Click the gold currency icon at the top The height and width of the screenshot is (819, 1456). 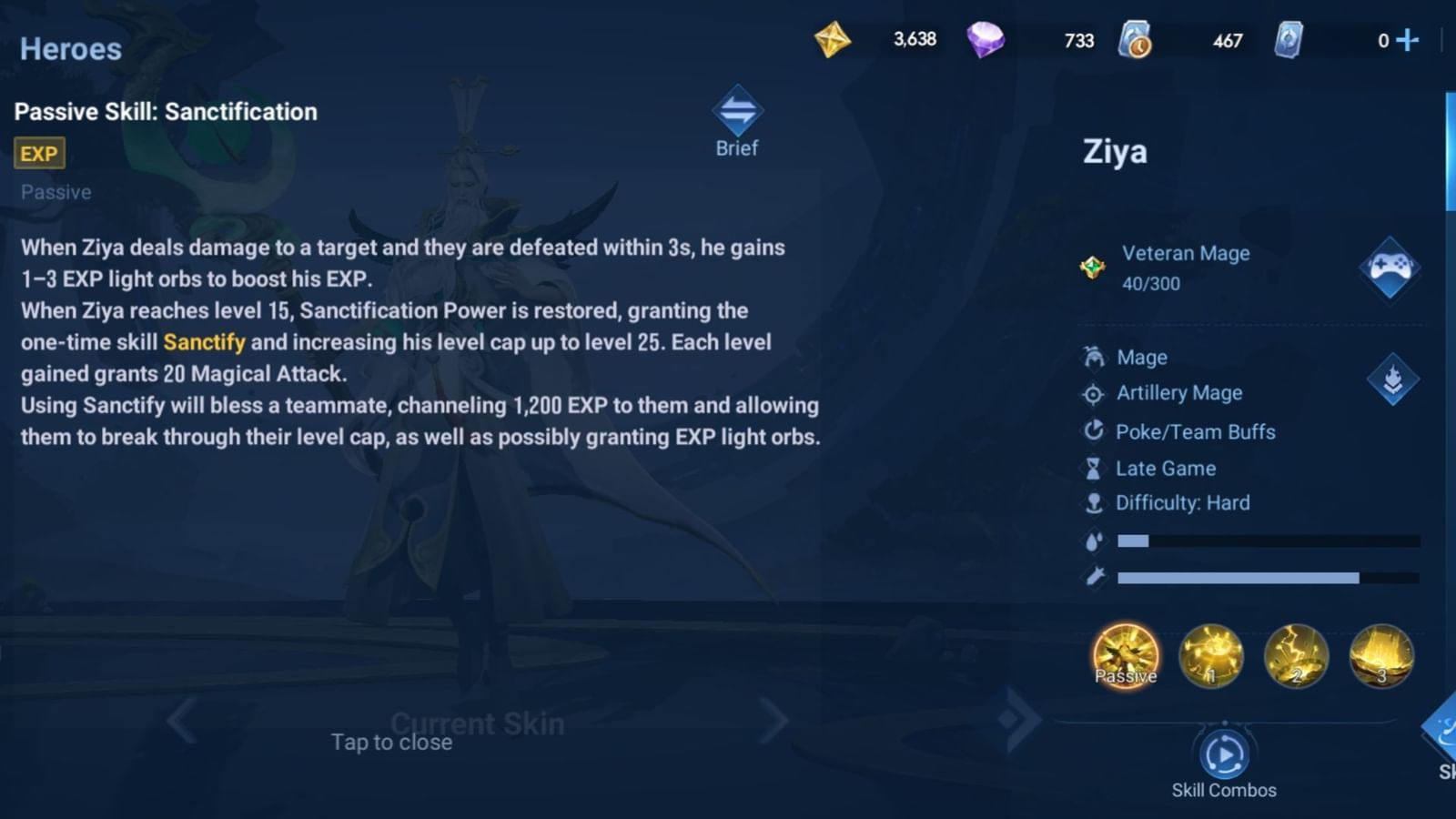834,40
